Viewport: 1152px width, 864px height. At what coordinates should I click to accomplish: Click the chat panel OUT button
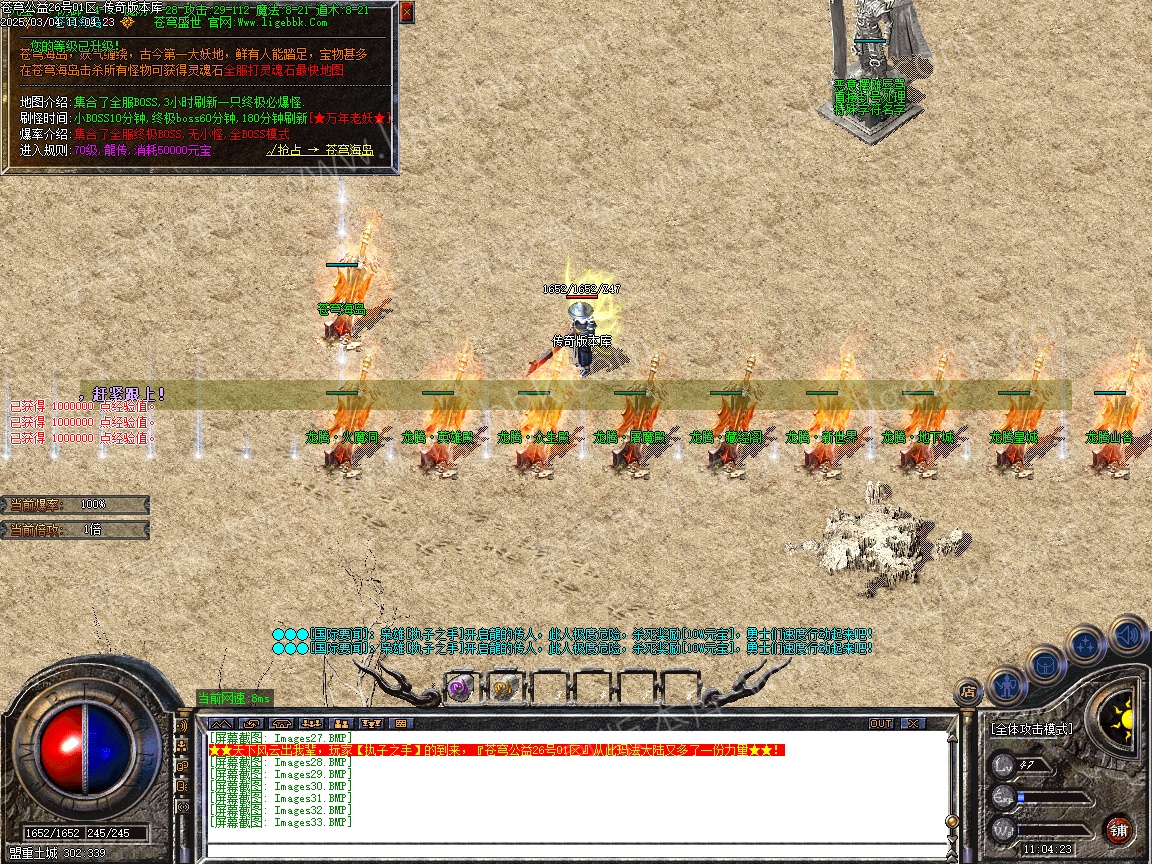880,723
